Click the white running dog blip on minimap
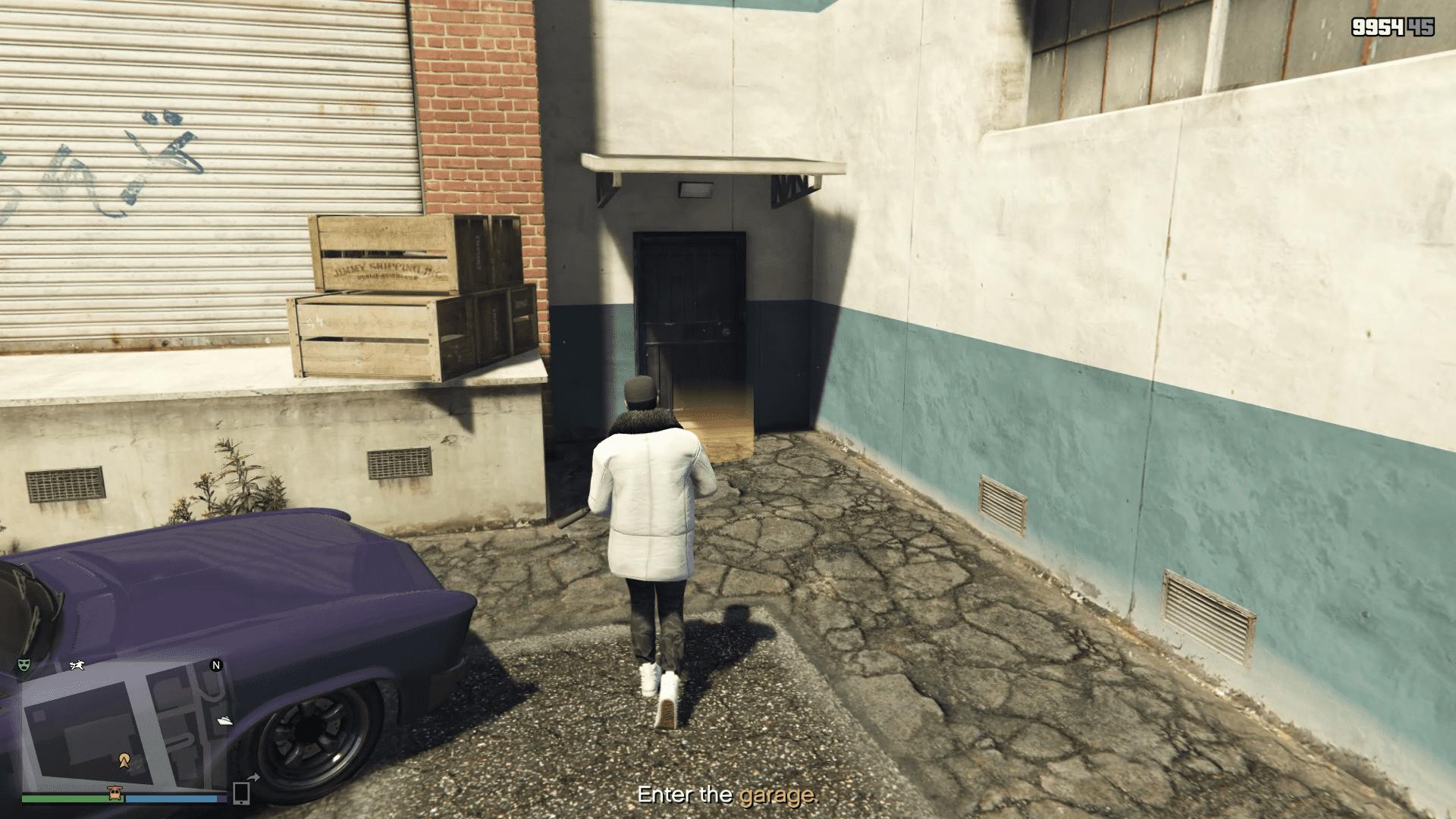This screenshot has width=1456, height=819. click(x=77, y=666)
